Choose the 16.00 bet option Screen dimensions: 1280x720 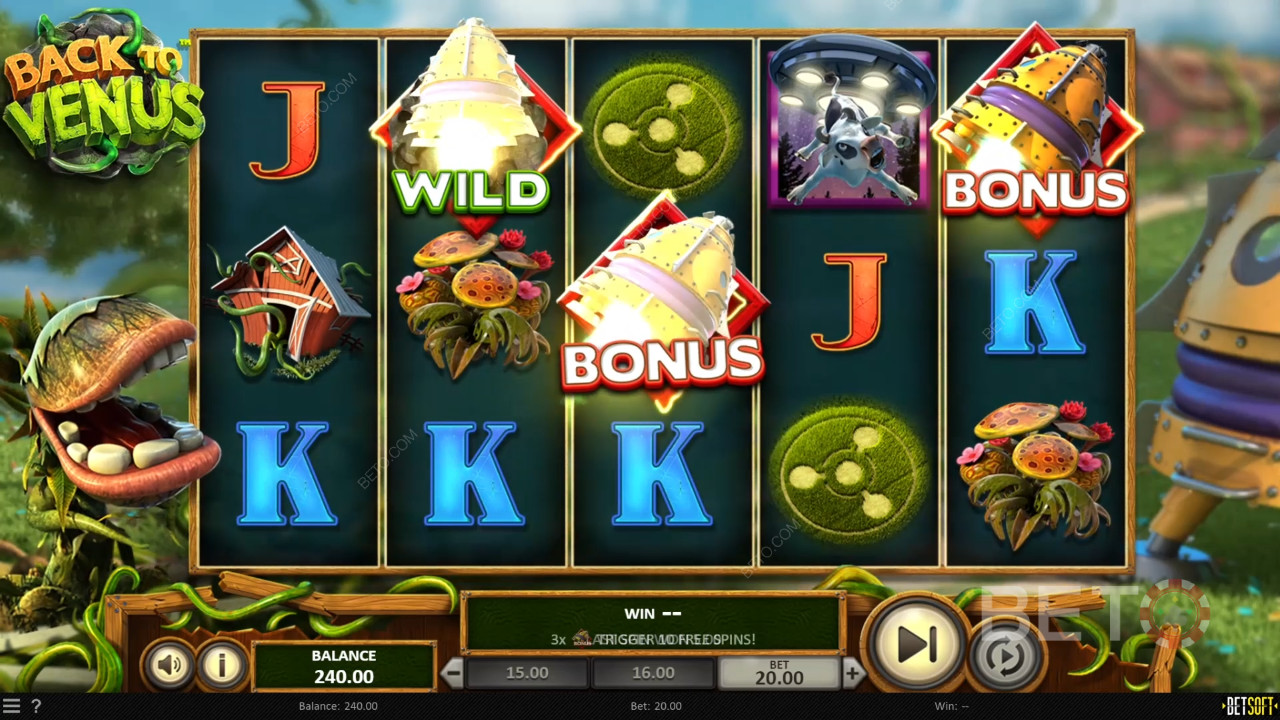point(653,673)
